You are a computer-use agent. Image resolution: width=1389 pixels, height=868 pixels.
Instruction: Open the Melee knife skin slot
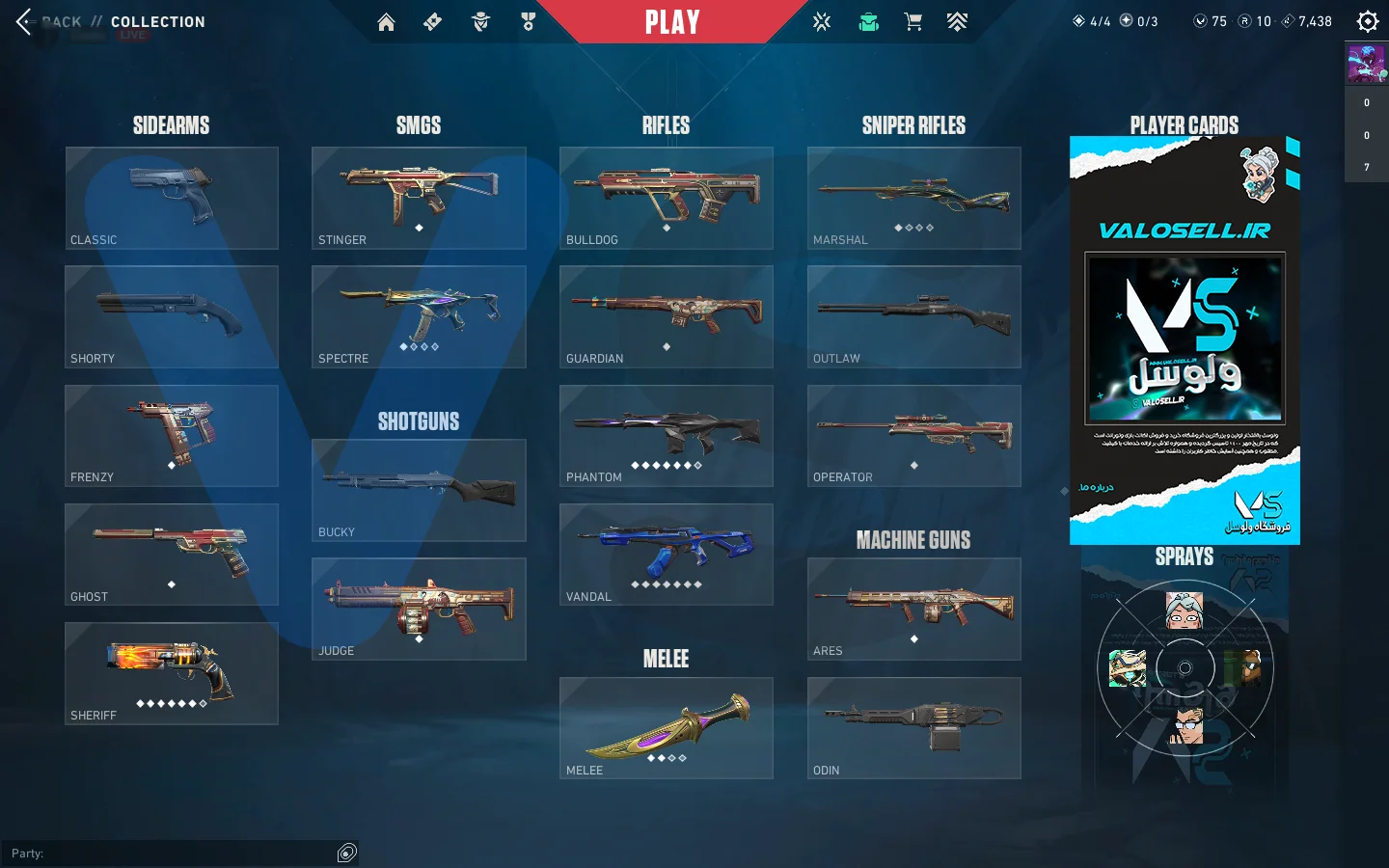click(667, 728)
